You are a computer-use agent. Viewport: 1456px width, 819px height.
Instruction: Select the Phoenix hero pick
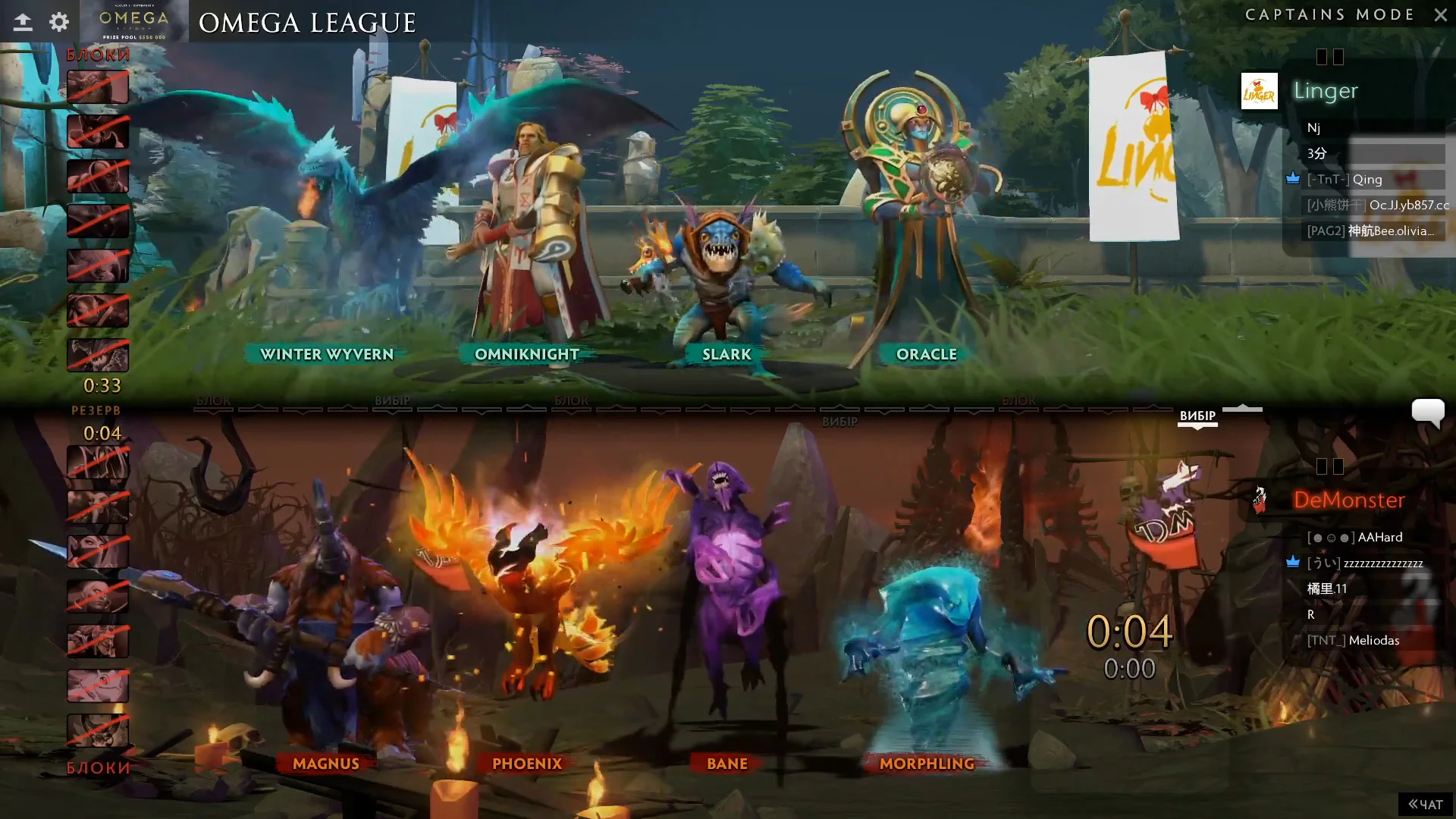(527, 764)
